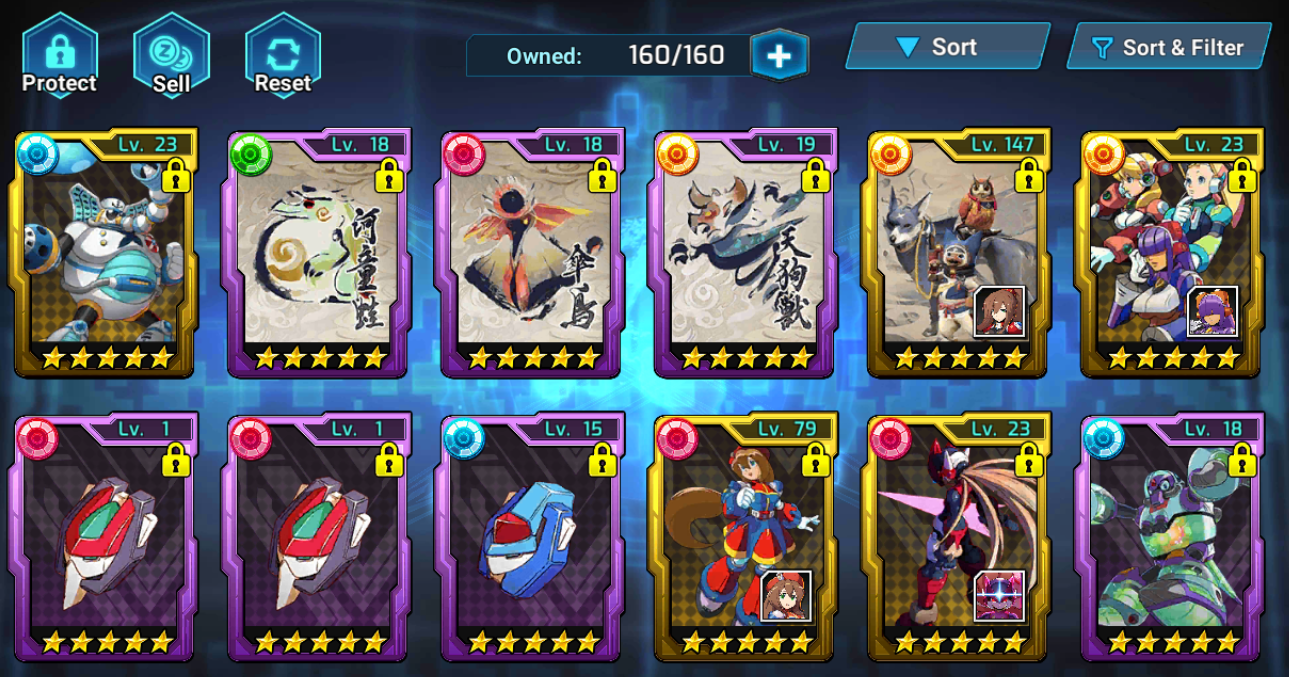Expand owned capacity with the plus button

(x=779, y=55)
